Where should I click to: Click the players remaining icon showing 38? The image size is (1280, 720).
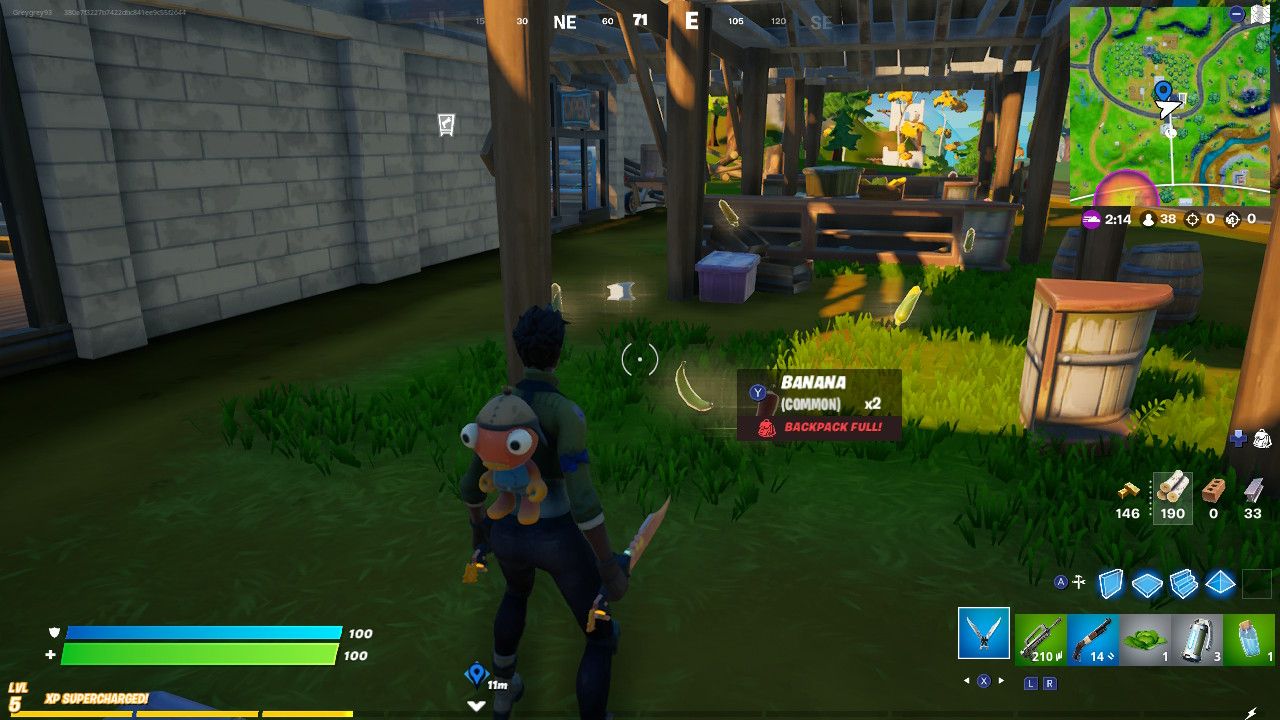coord(1149,220)
